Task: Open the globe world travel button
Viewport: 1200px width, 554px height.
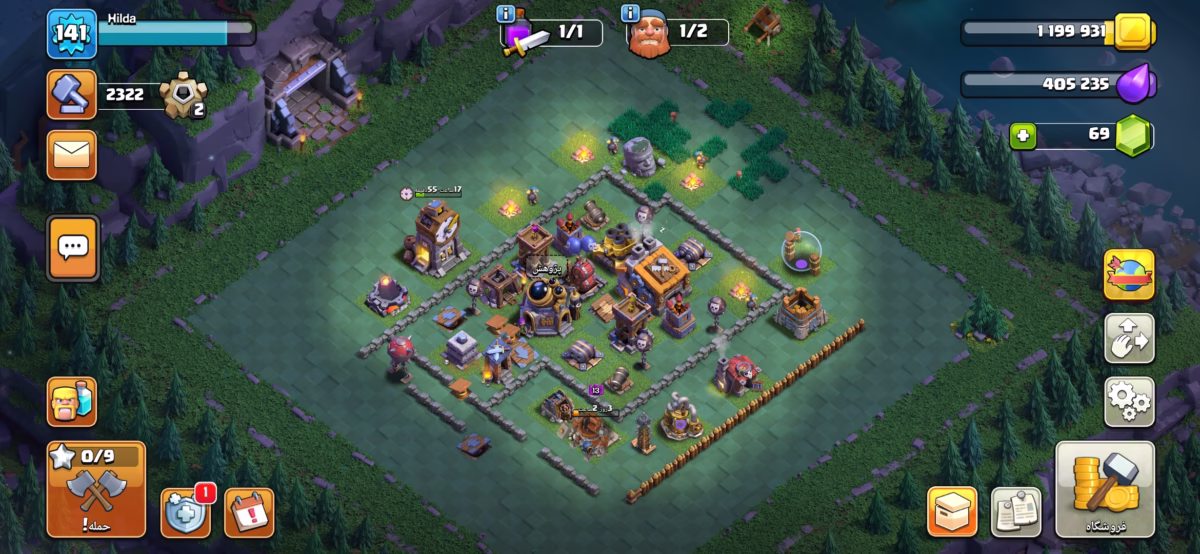Action: point(1129,275)
